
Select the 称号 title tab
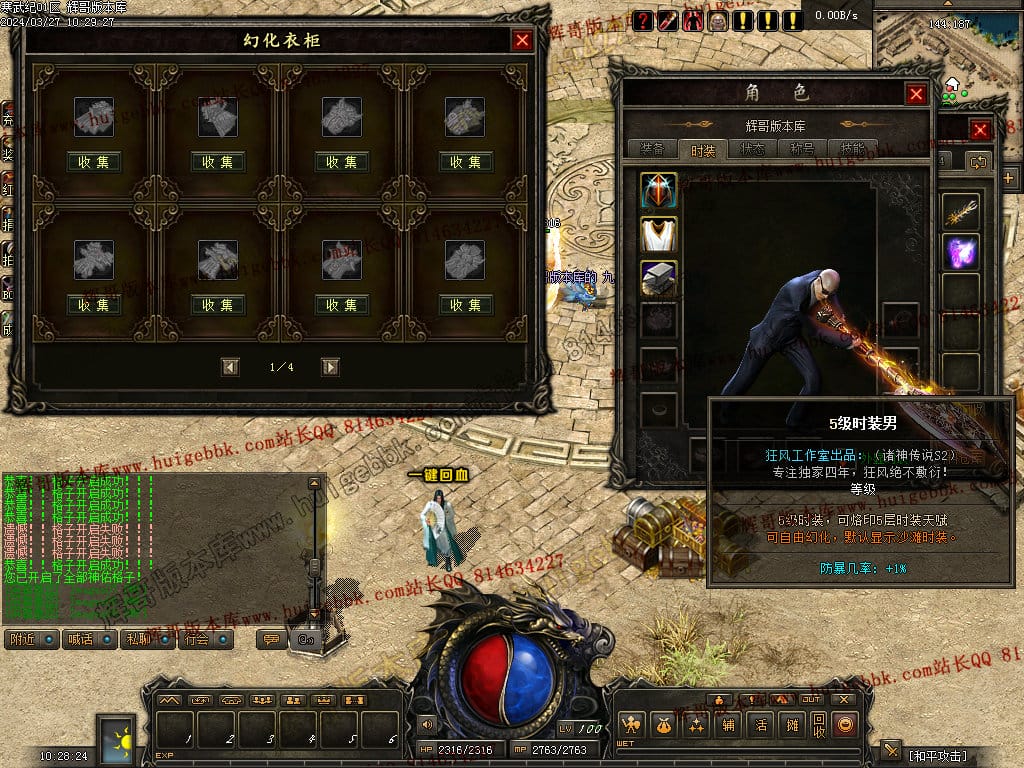(x=803, y=149)
